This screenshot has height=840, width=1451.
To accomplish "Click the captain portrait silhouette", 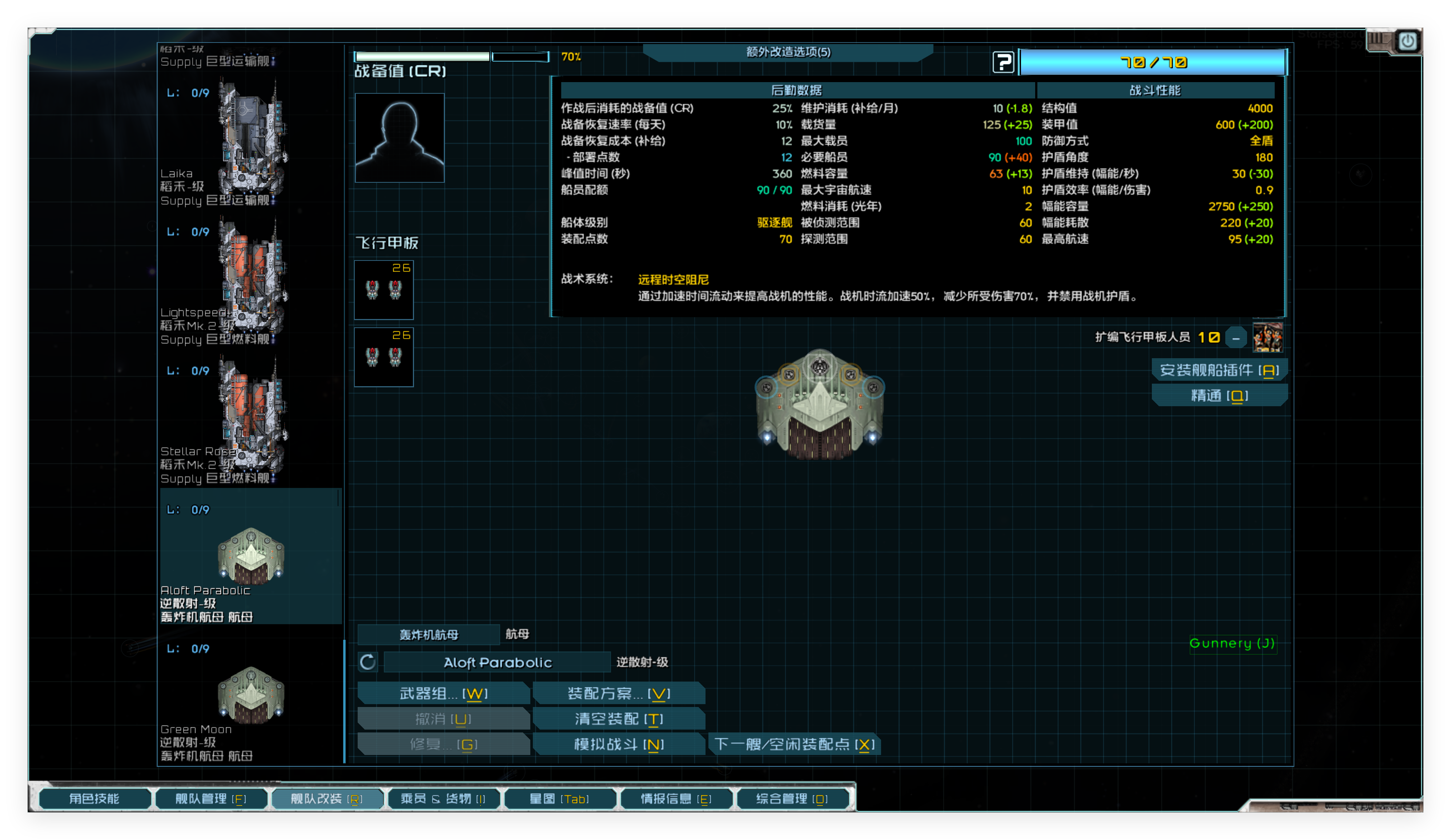I will pos(399,138).
